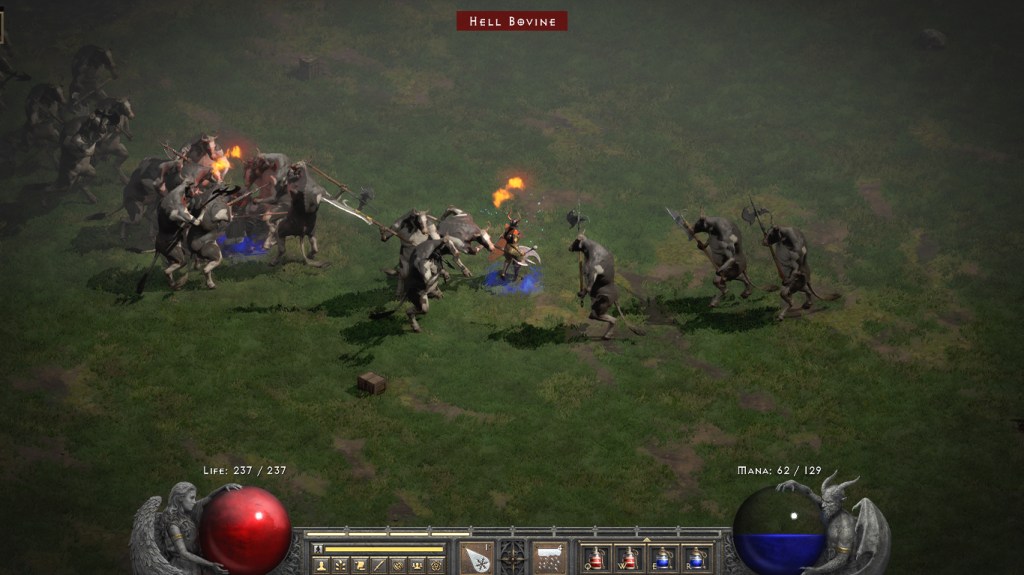Expand the belt with the small arrow
This screenshot has height=575, width=1024.
[645, 540]
